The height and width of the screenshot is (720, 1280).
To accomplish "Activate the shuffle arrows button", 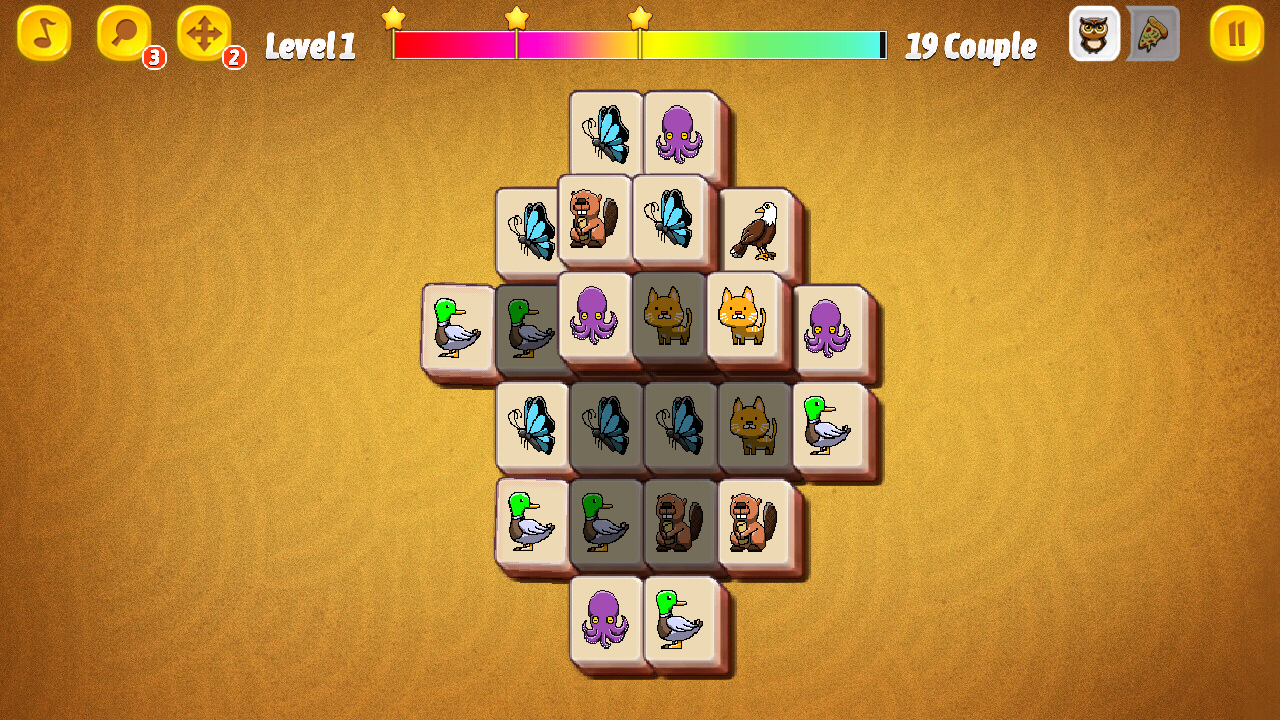I will (x=204, y=34).
